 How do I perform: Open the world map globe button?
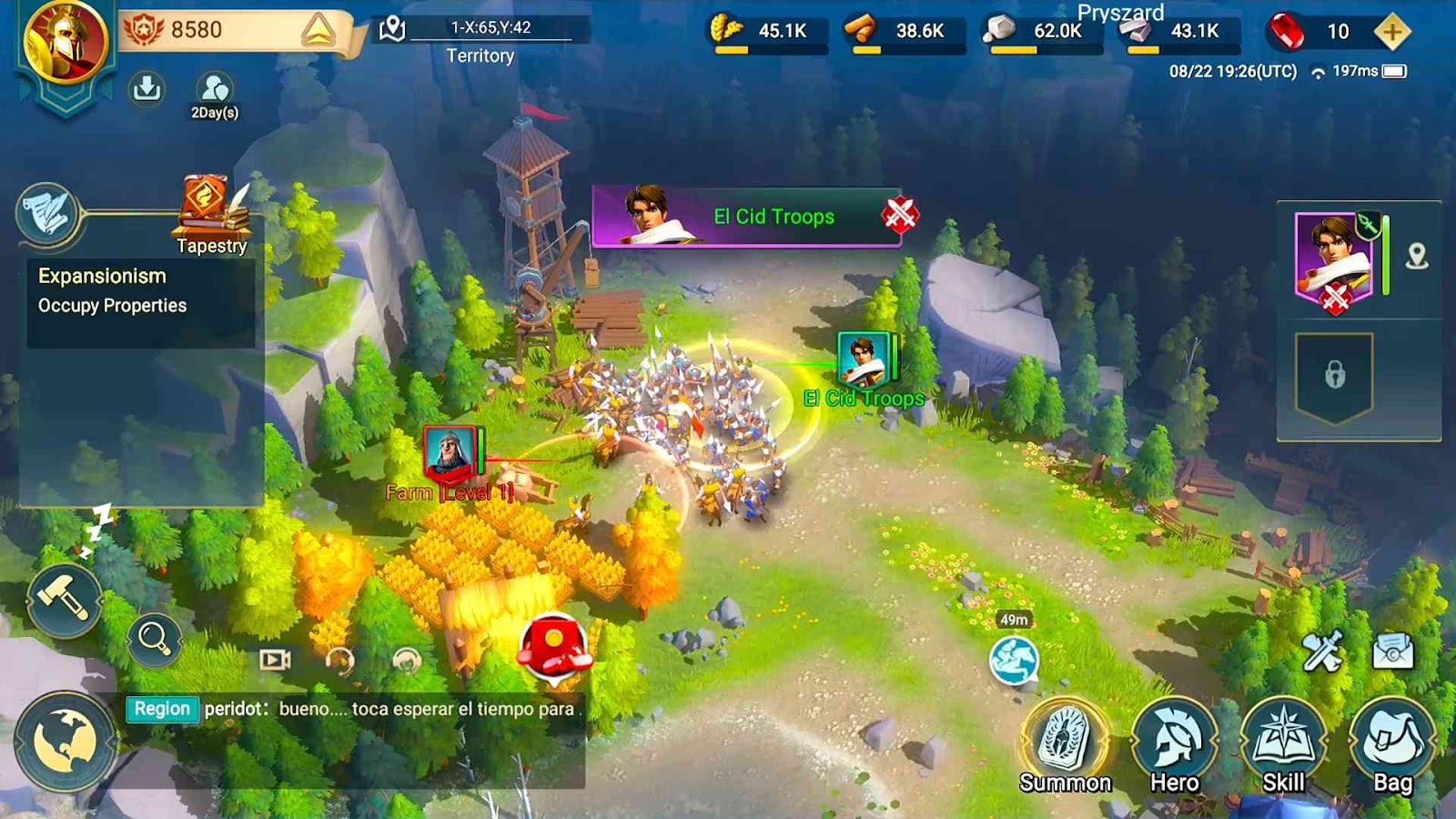[x=65, y=741]
